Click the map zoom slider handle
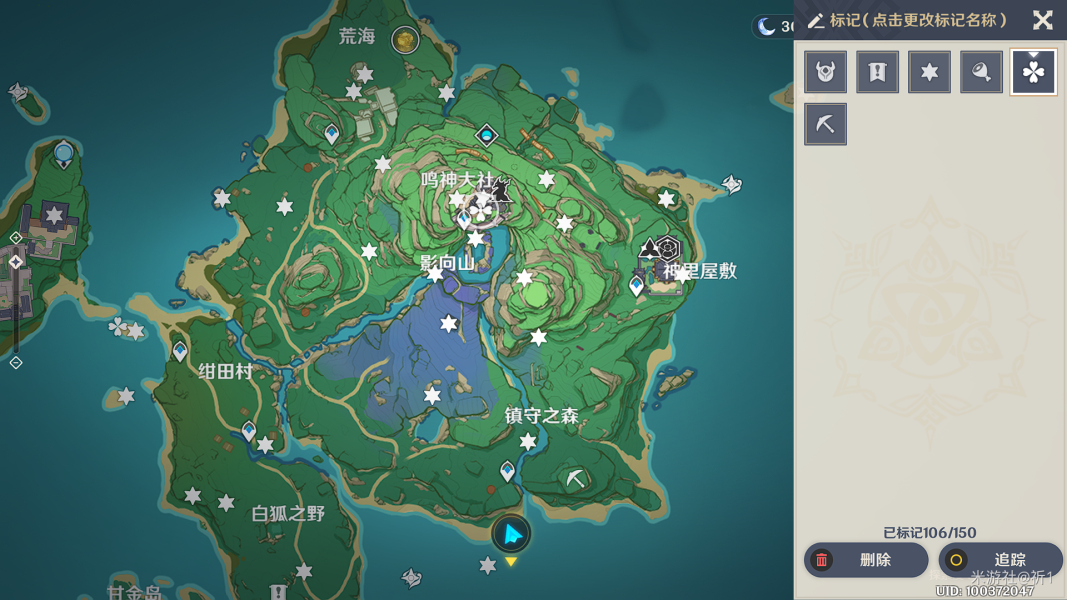 tap(16, 262)
